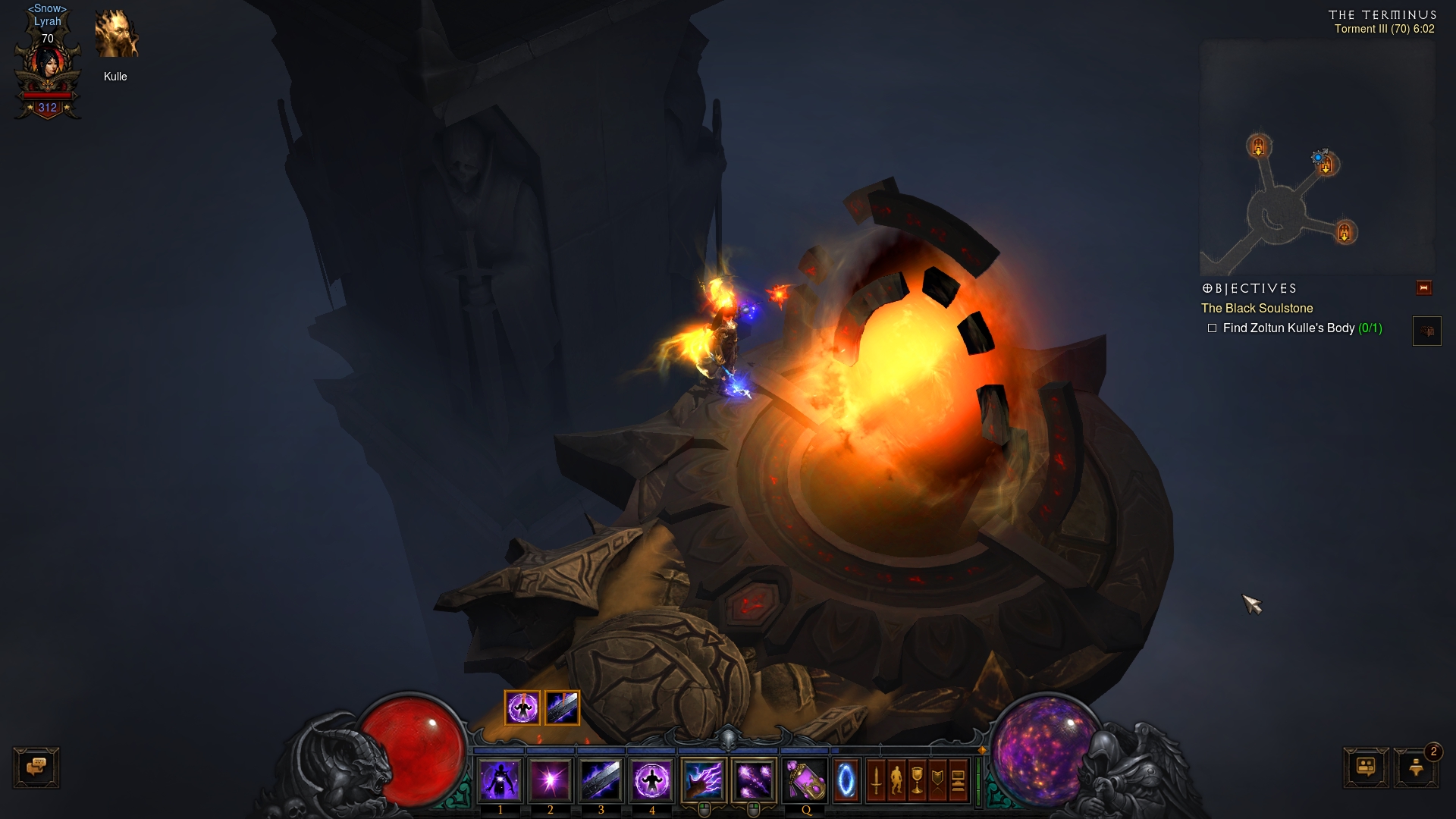Select the lightning hand left-mouse skill
This screenshot has width=1456, height=819.
click(x=704, y=780)
